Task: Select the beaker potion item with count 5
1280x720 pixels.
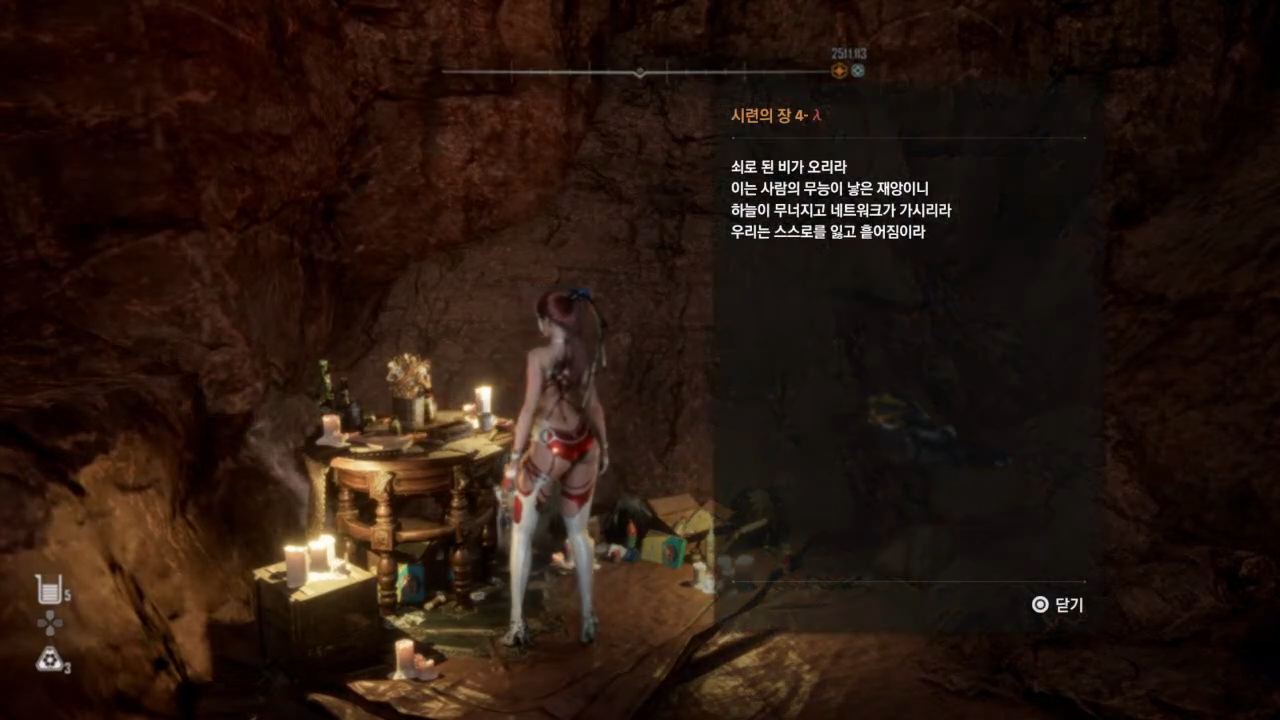Action: [48, 589]
